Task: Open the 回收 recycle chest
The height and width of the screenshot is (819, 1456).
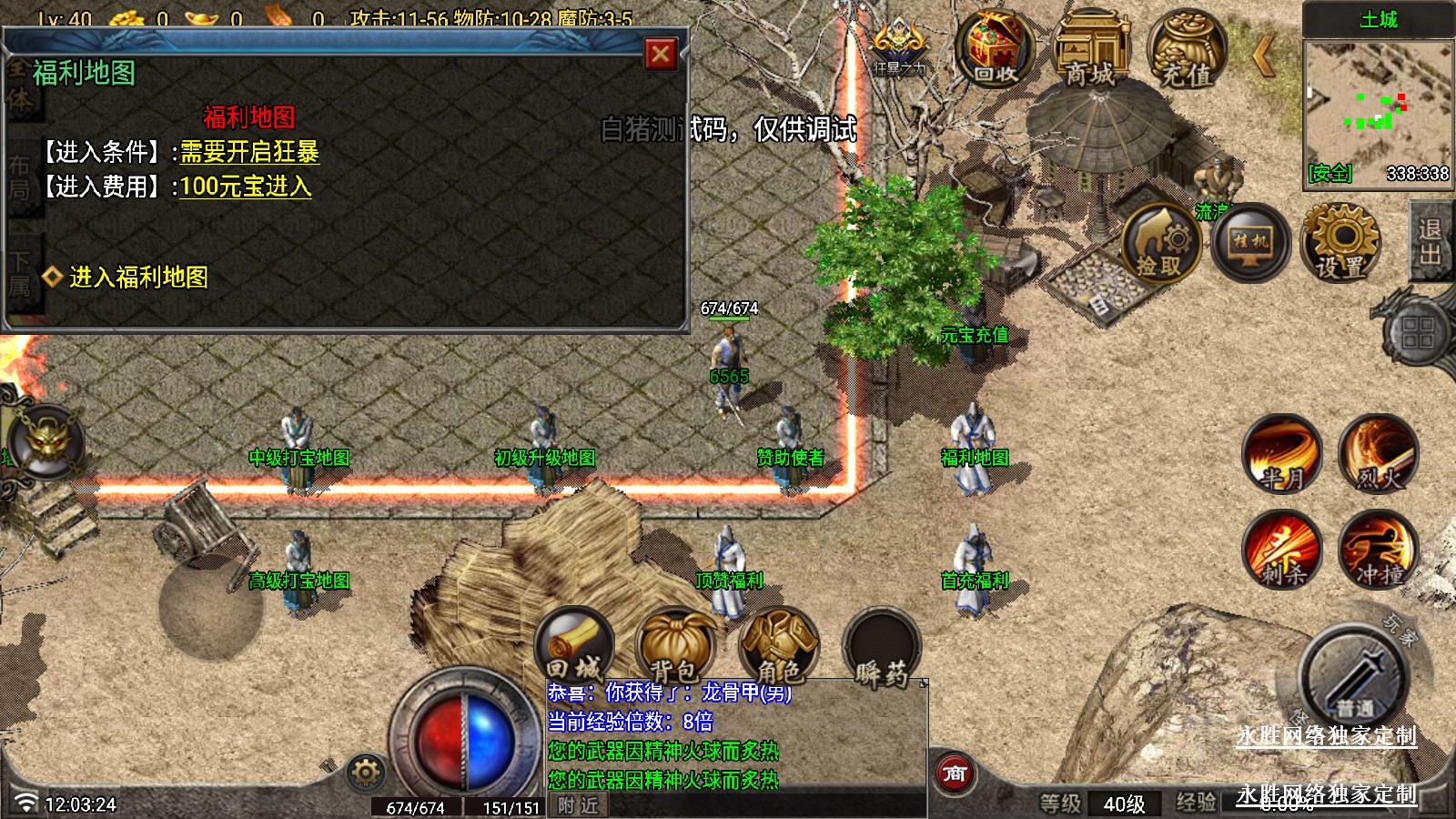Action: 995,49
